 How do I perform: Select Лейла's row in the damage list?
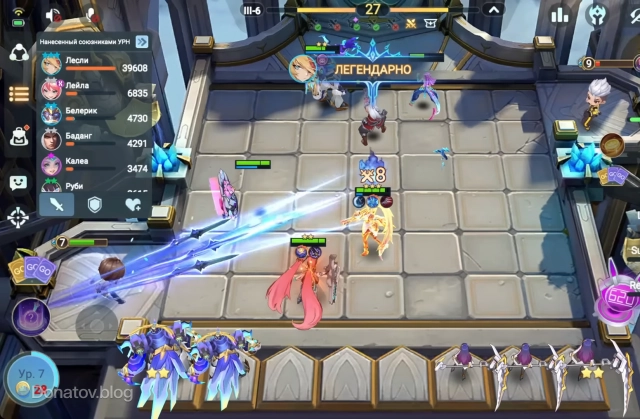pyautogui.click(x=94, y=91)
